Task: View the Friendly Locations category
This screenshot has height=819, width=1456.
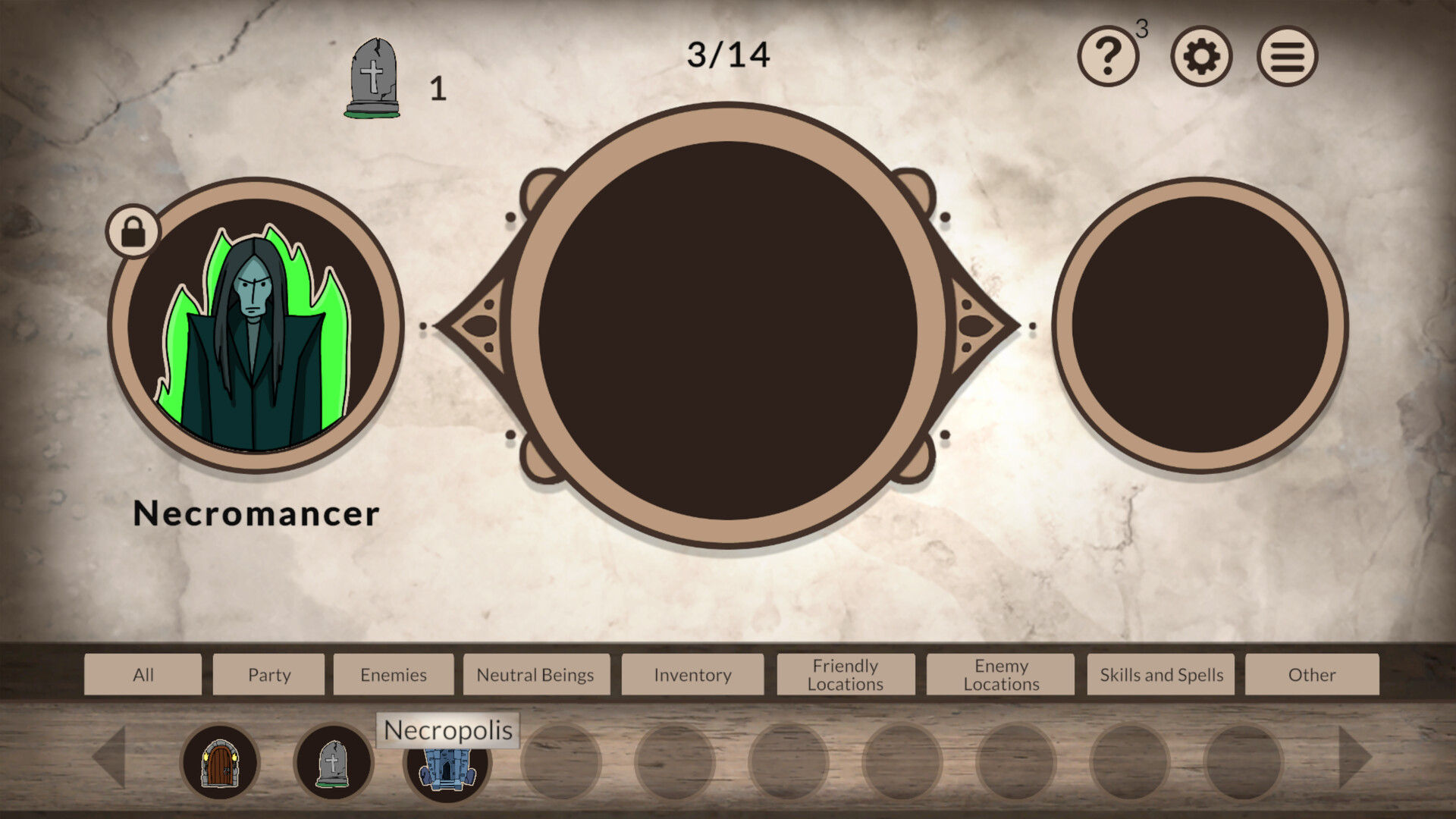Action: tap(846, 674)
